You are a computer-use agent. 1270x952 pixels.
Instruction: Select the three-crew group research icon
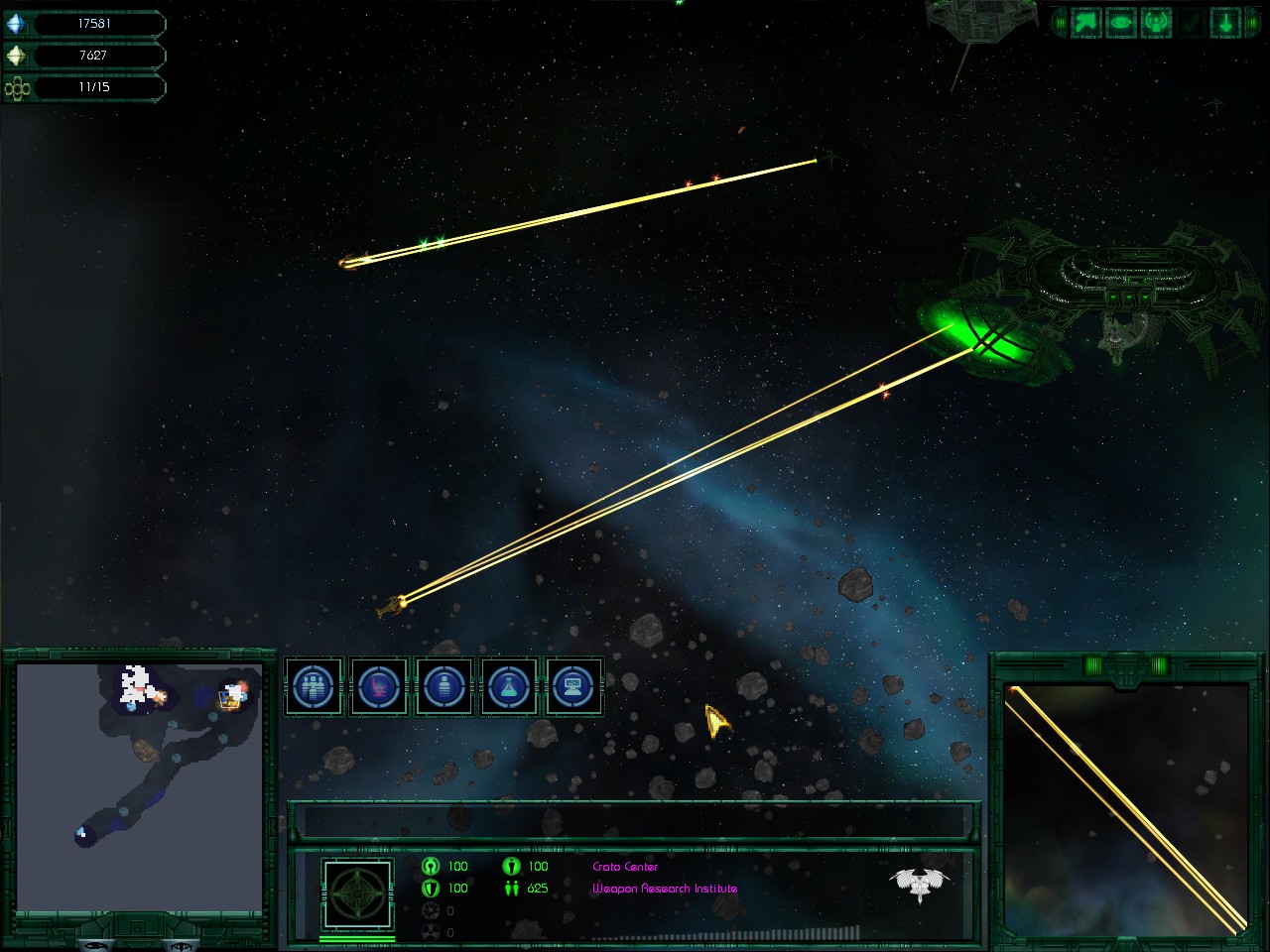[315, 686]
